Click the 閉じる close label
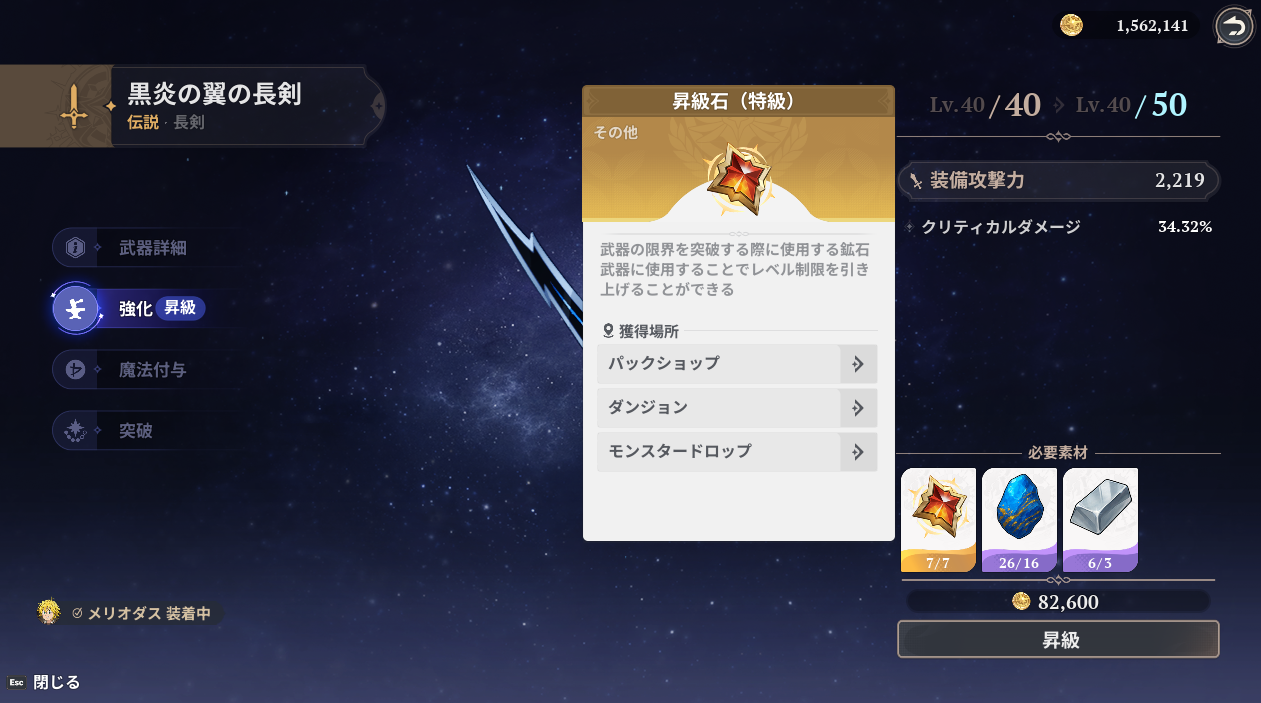 pyautogui.click(x=55, y=683)
